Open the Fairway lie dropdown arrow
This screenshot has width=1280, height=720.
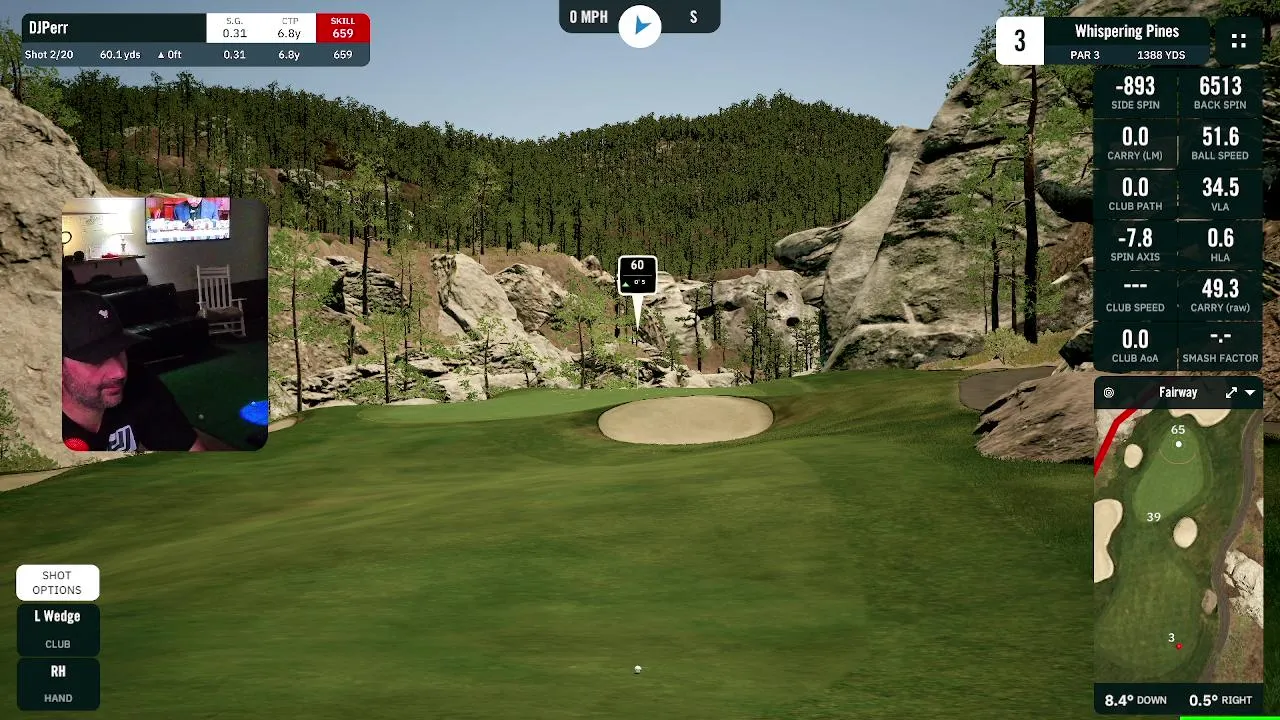(x=1250, y=393)
